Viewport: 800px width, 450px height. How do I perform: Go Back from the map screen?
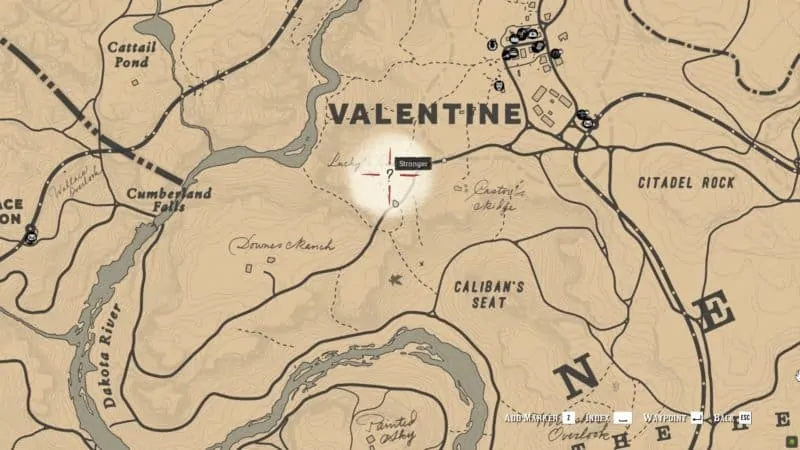click(x=726, y=416)
